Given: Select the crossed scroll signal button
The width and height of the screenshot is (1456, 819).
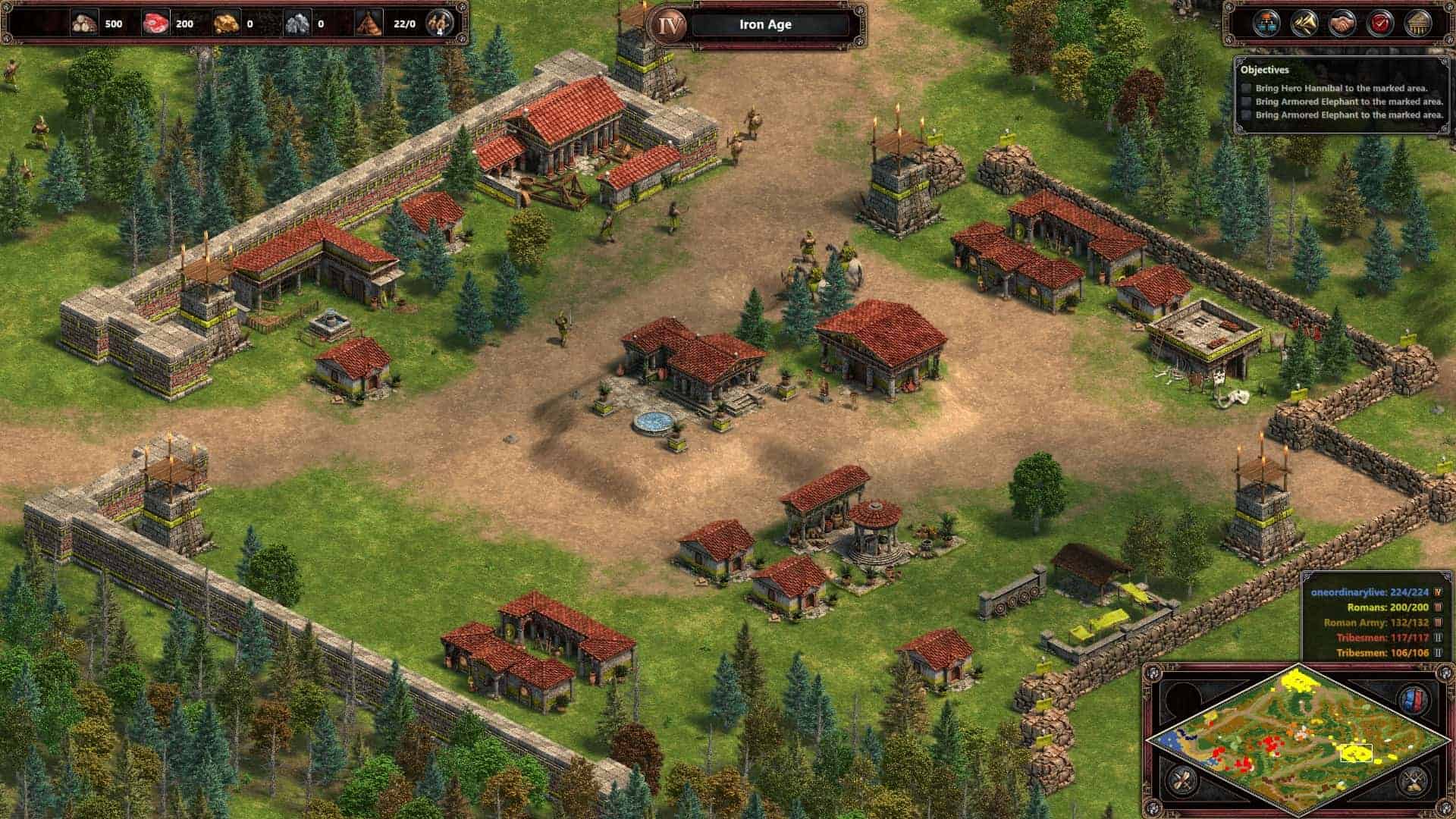Looking at the screenshot, I should coord(1181,779).
